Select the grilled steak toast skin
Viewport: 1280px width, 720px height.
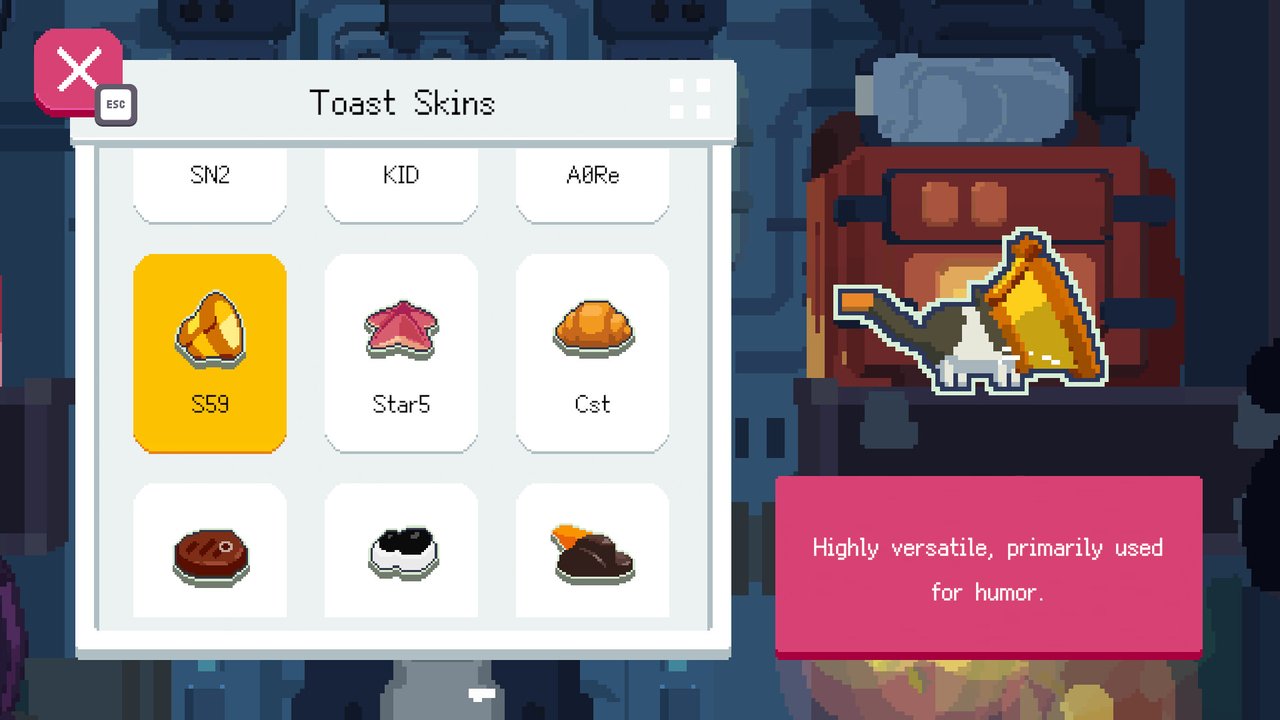[210, 550]
